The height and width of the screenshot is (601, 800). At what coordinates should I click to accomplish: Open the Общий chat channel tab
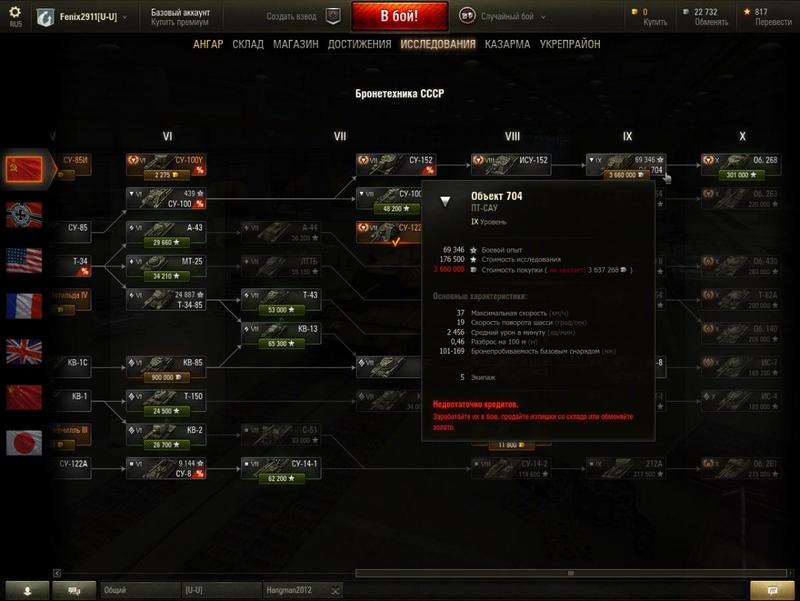tap(141, 591)
